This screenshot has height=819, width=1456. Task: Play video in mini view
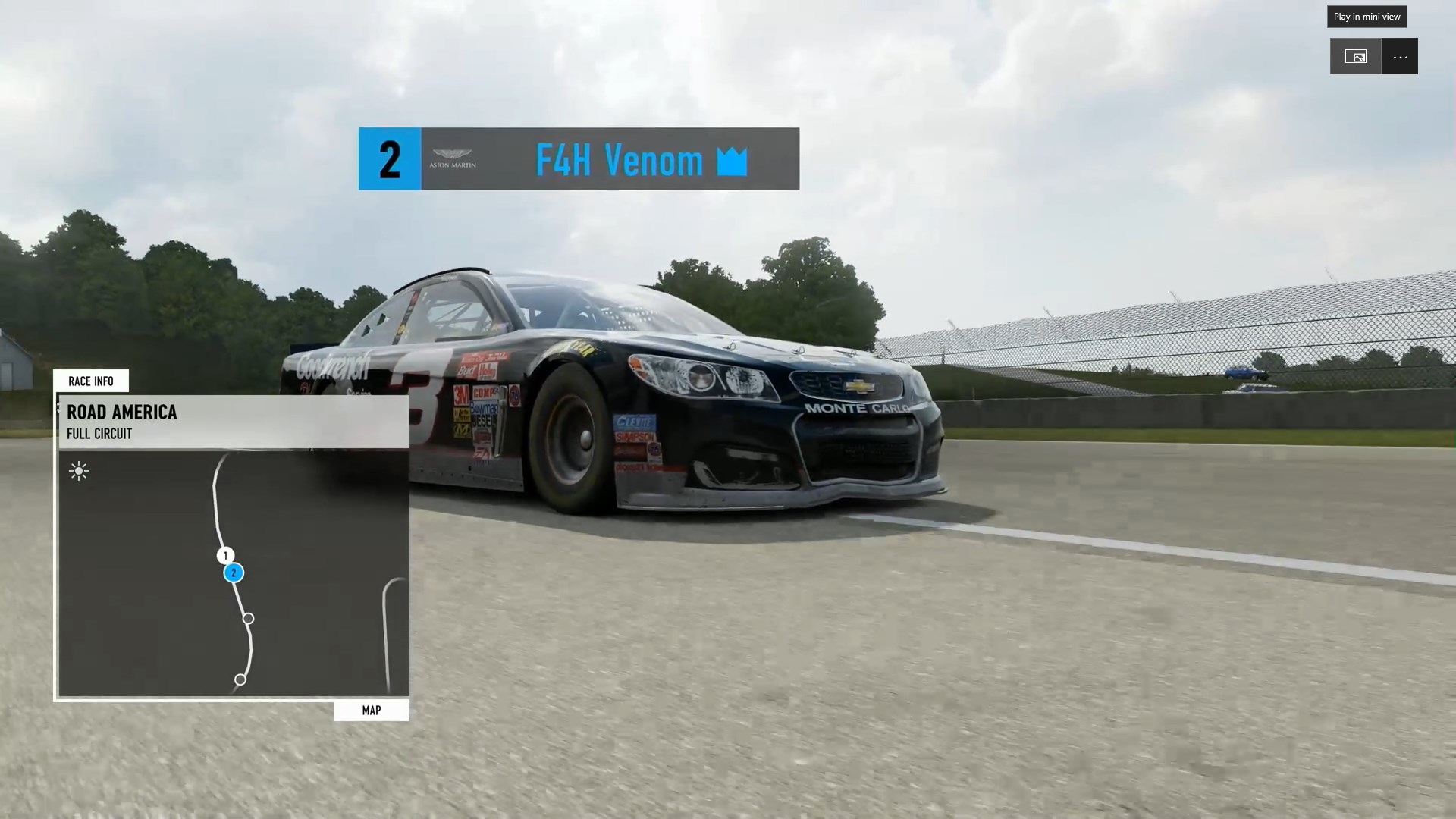pos(1355,57)
